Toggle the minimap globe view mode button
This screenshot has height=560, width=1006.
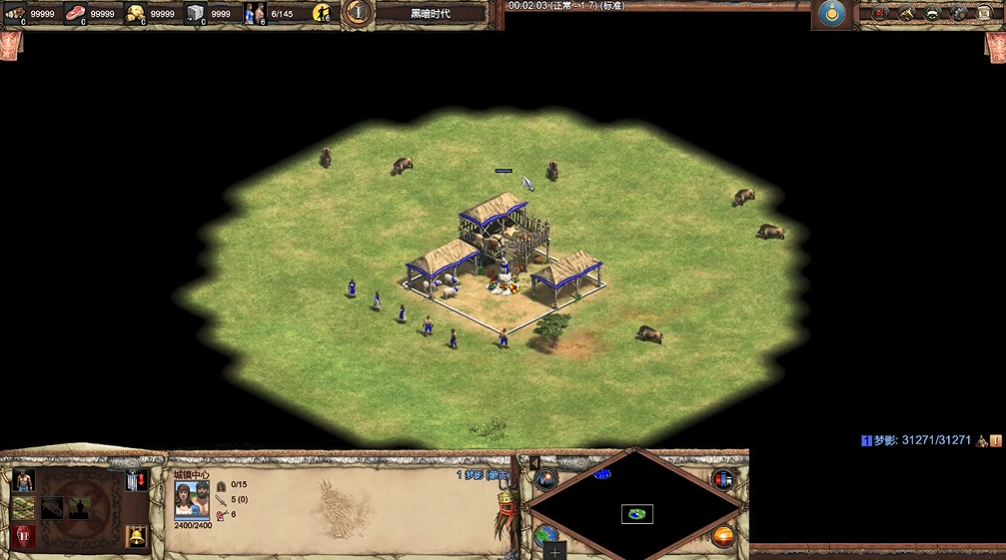pyautogui.click(x=546, y=536)
